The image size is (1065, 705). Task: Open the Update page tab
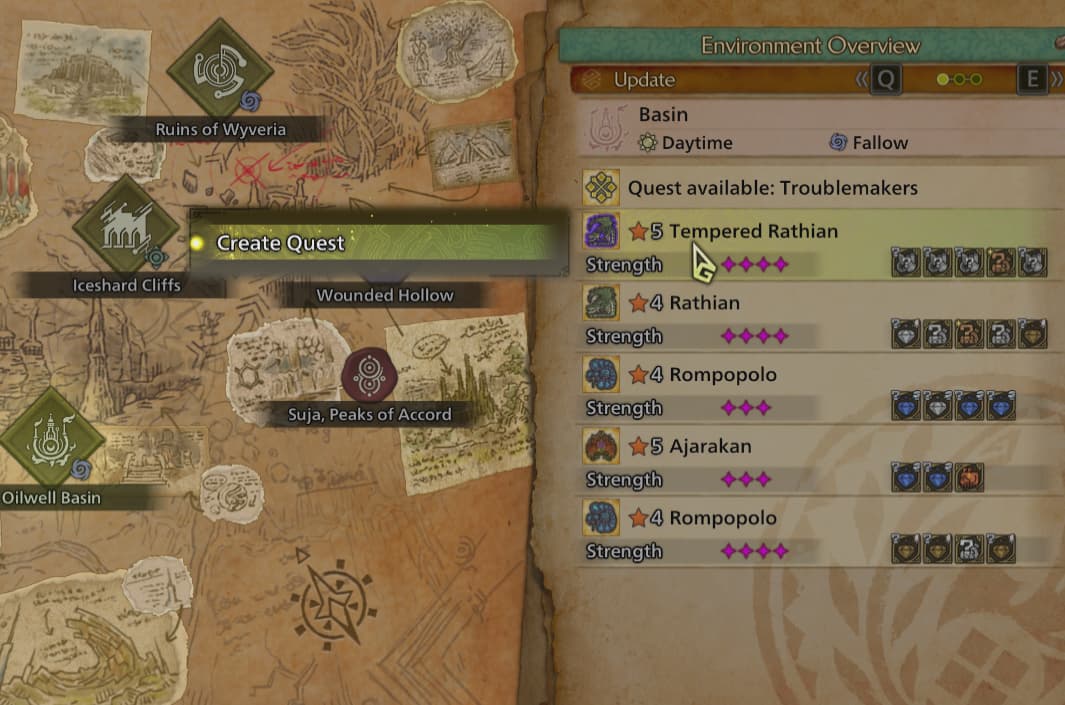point(644,80)
